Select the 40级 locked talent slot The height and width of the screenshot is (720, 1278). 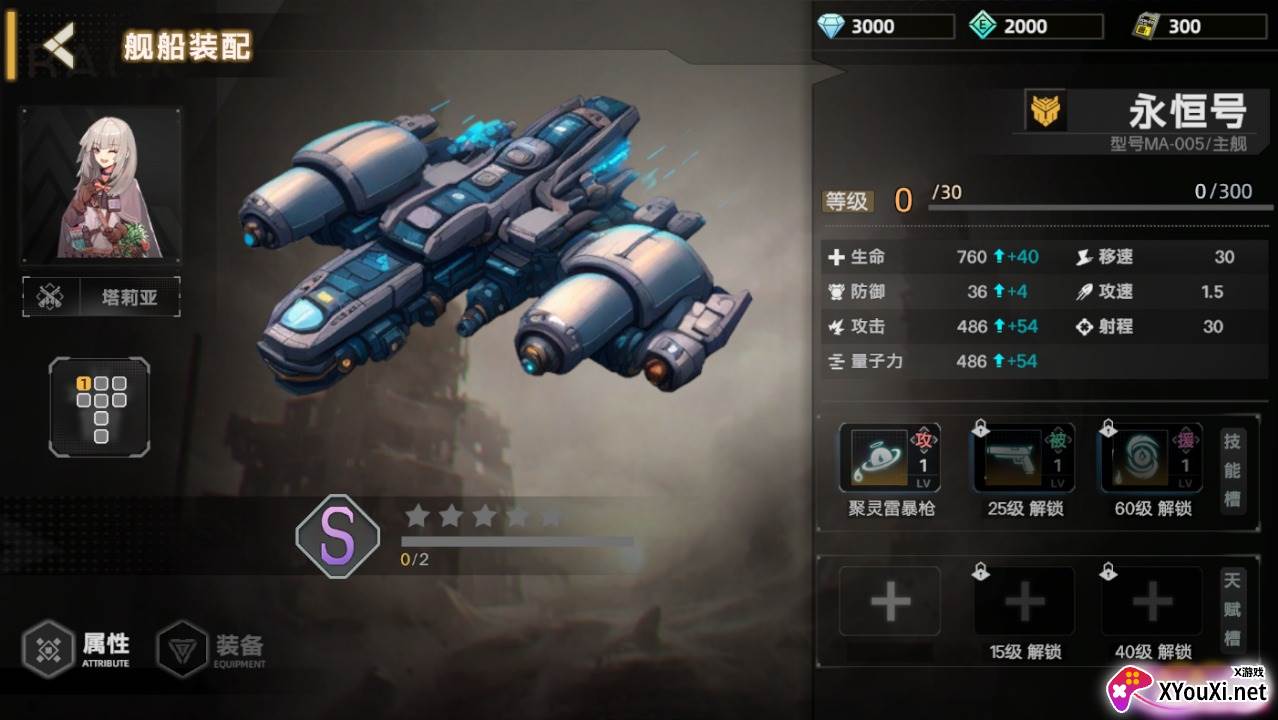(x=1151, y=602)
